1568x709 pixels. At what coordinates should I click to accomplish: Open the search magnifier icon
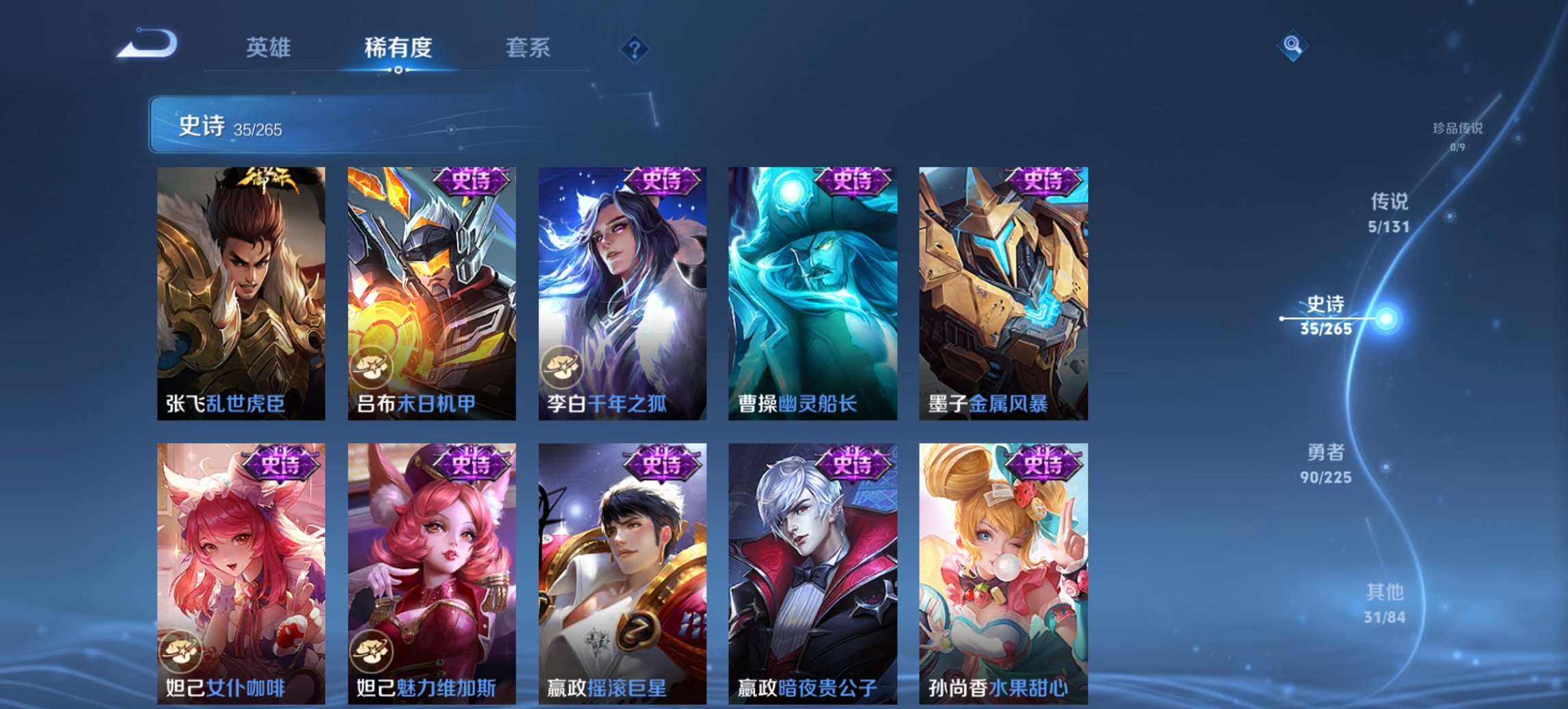(1295, 46)
